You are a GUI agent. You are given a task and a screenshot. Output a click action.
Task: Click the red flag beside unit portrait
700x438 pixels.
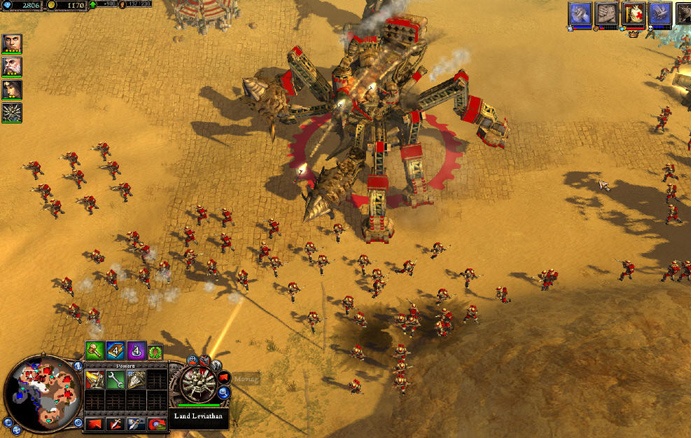[x=224, y=378]
